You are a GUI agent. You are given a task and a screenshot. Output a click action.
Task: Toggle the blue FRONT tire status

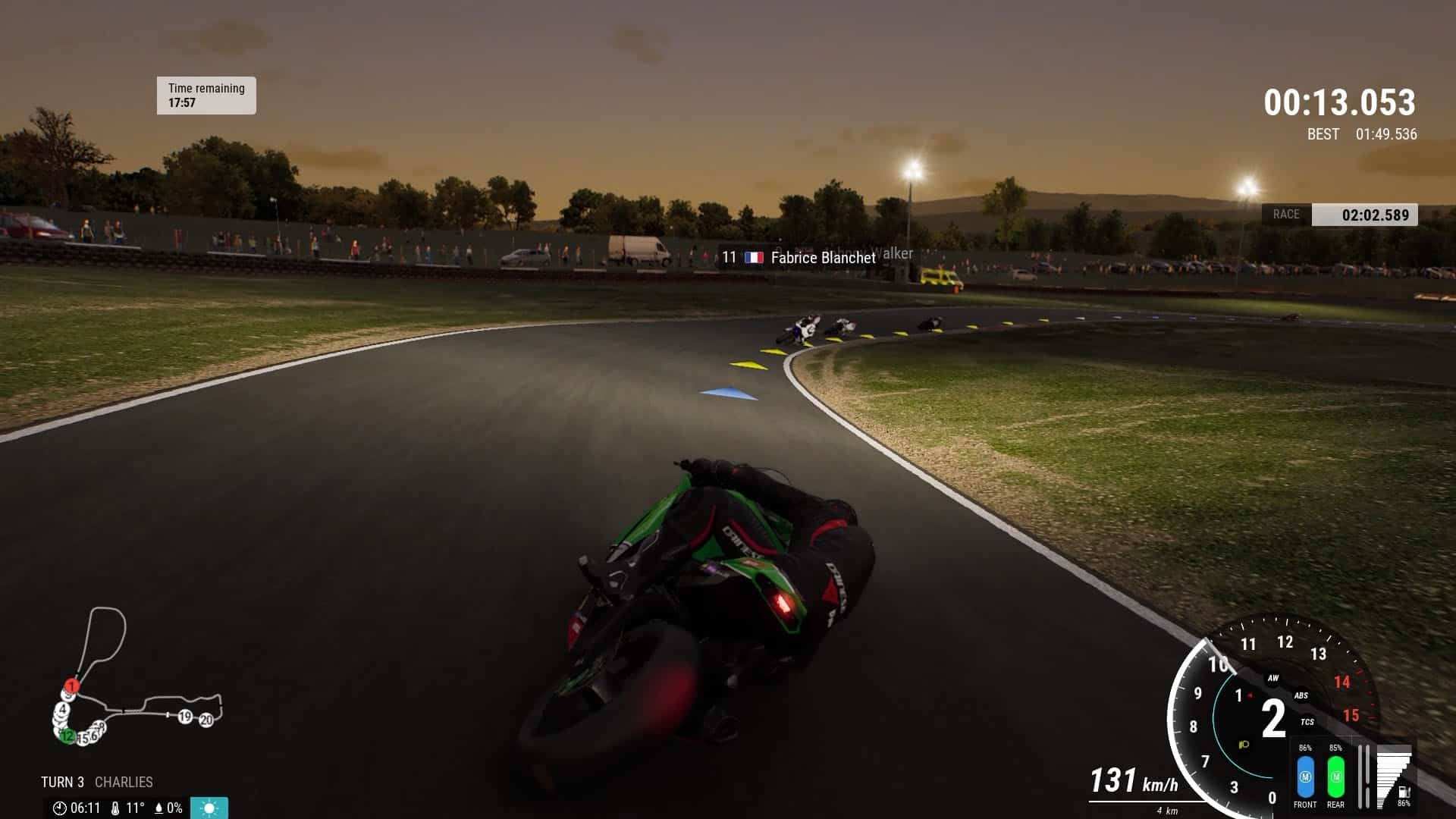tap(1306, 776)
